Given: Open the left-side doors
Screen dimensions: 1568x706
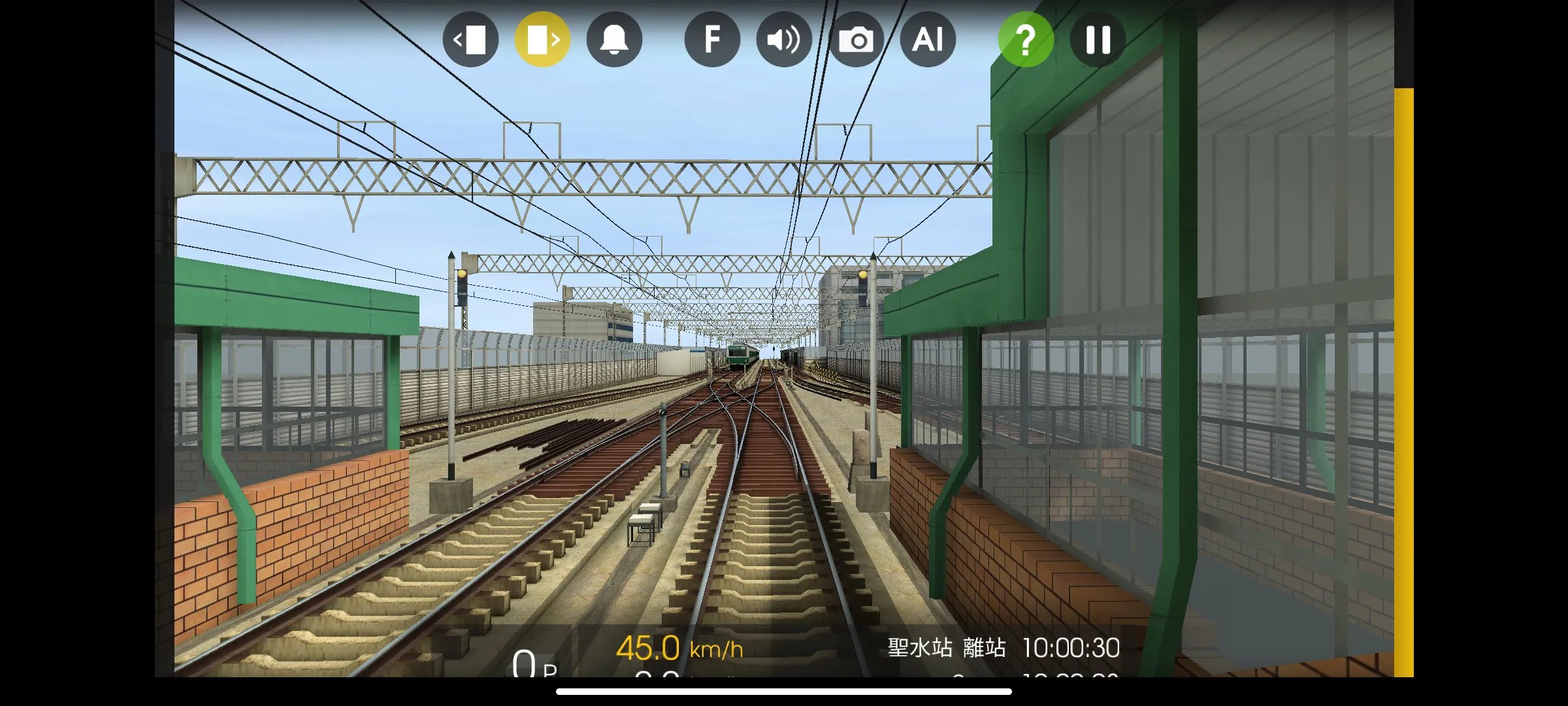Looking at the screenshot, I should (x=470, y=39).
